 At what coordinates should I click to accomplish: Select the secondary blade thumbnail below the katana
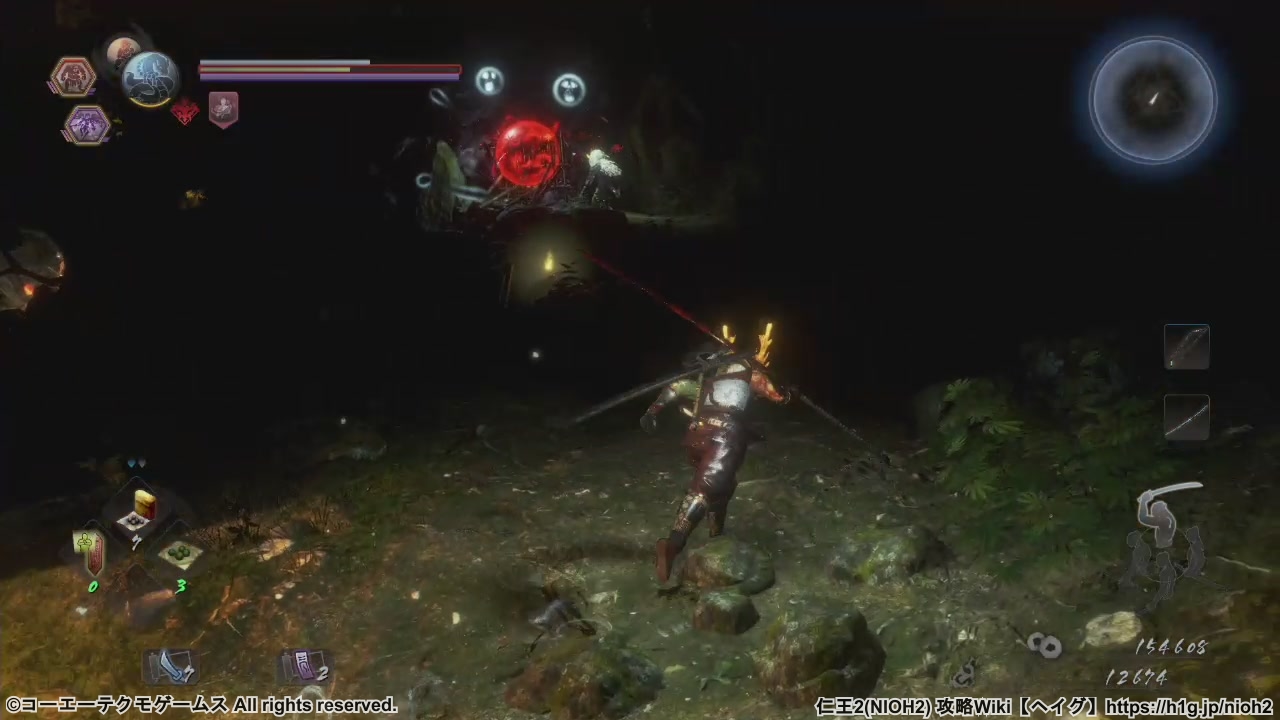(x=1187, y=415)
